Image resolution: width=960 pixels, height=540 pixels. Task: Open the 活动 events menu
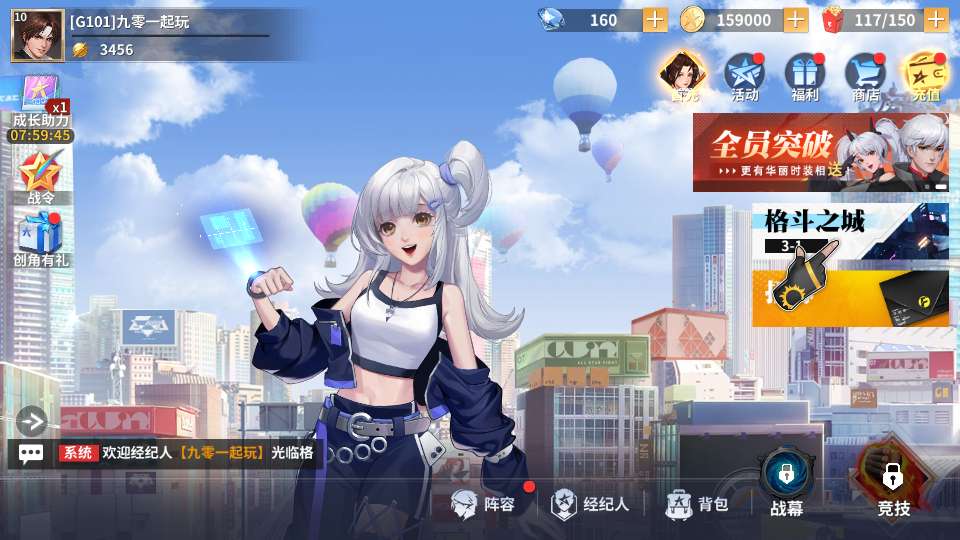tap(744, 76)
